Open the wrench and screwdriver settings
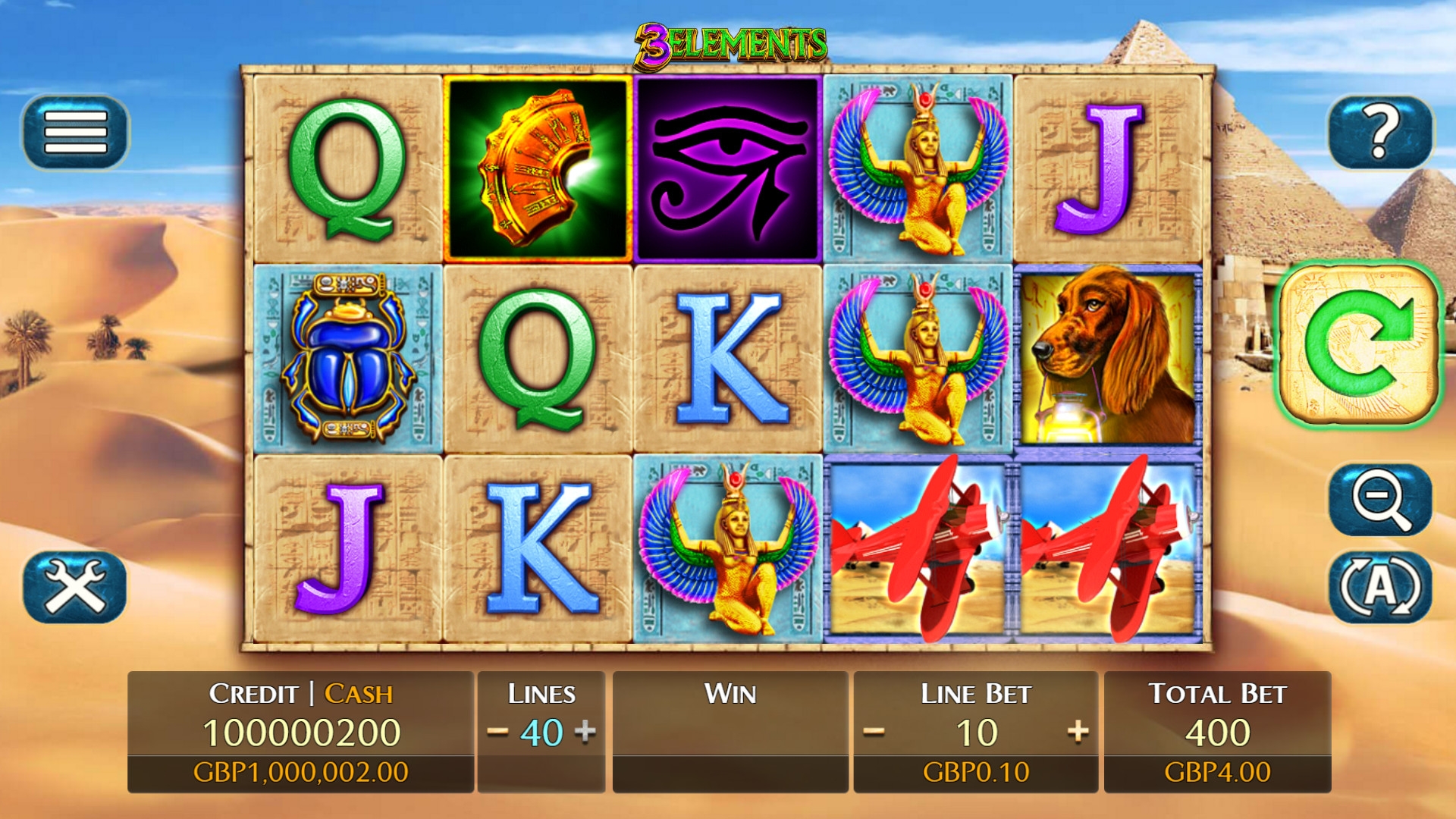1456x819 pixels. pos(75,587)
